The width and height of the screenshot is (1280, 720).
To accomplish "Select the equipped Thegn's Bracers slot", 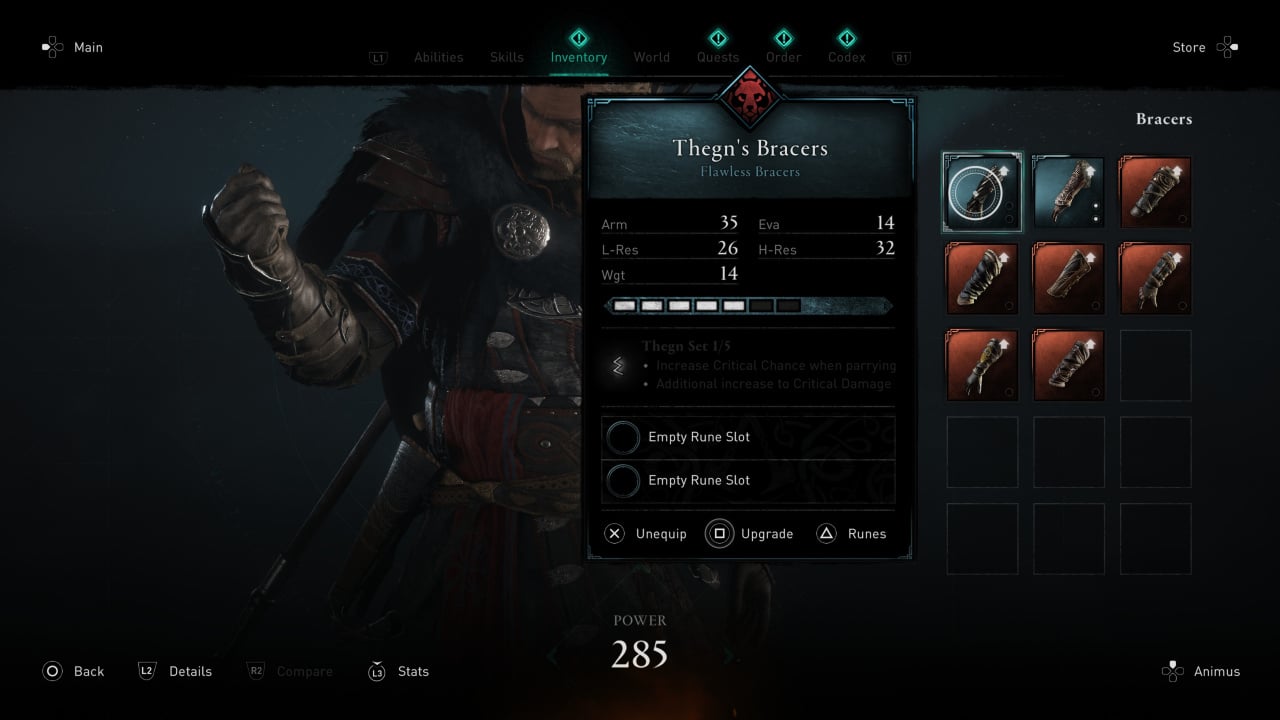I will click(x=982, y=192).
